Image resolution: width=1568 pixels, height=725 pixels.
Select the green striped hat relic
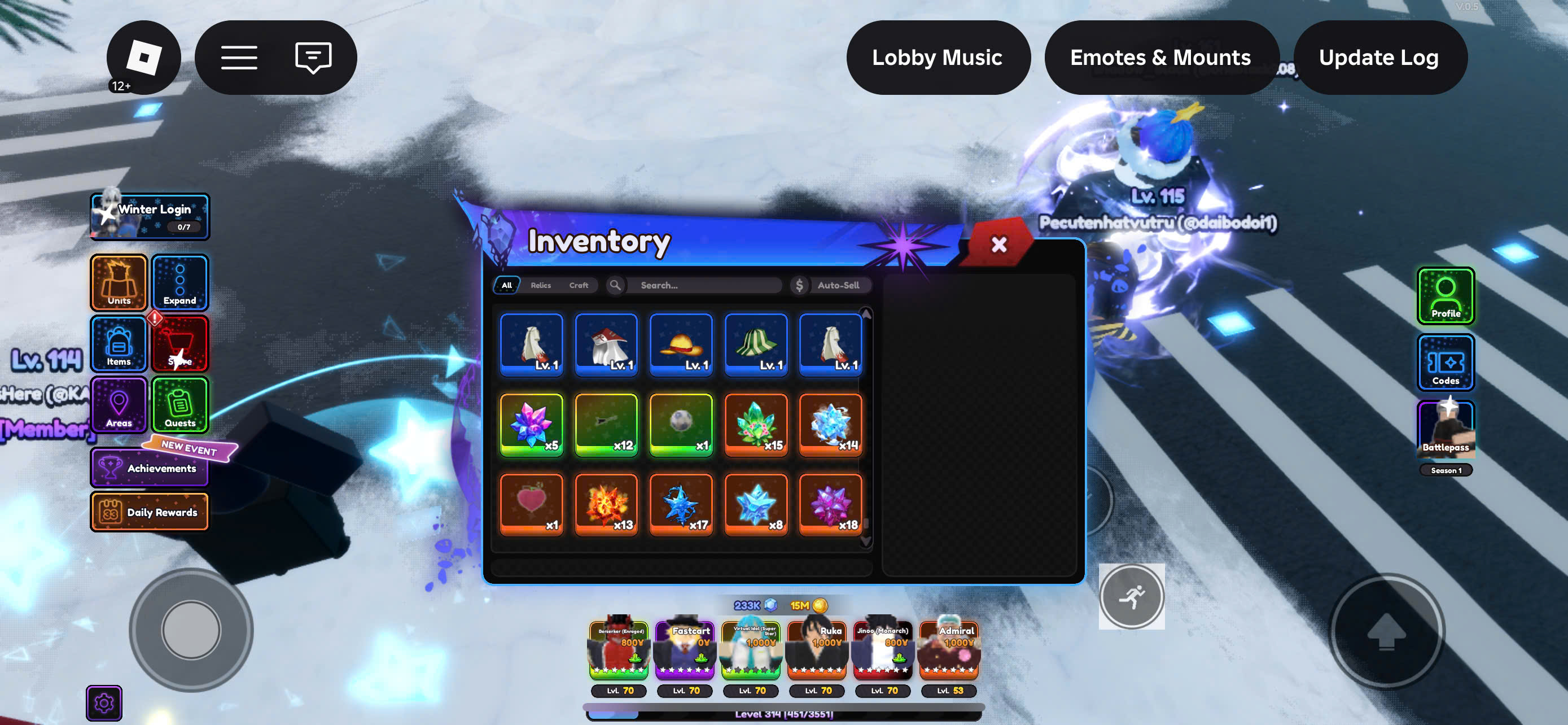click(755, 344)
